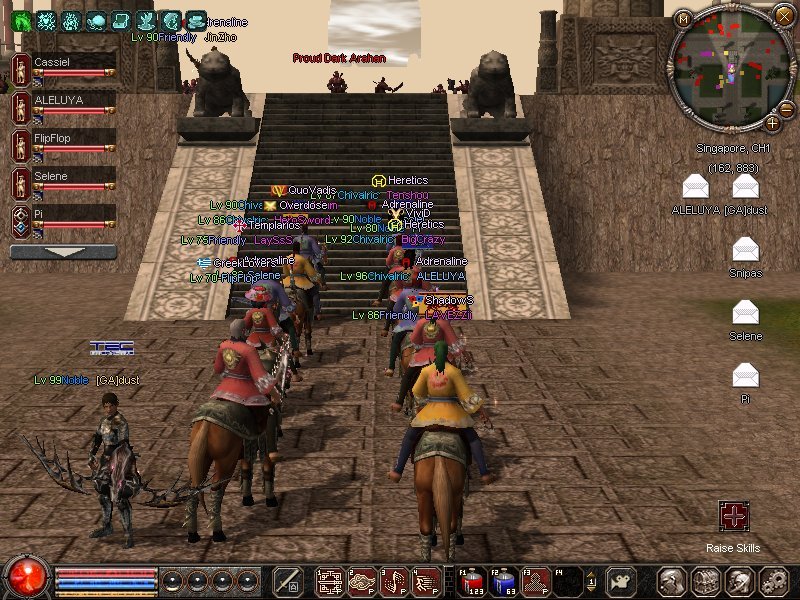The width and height of the screenshot is (800, 600).
Task: Choose Selene in the party frame
Action: [64, 181]
